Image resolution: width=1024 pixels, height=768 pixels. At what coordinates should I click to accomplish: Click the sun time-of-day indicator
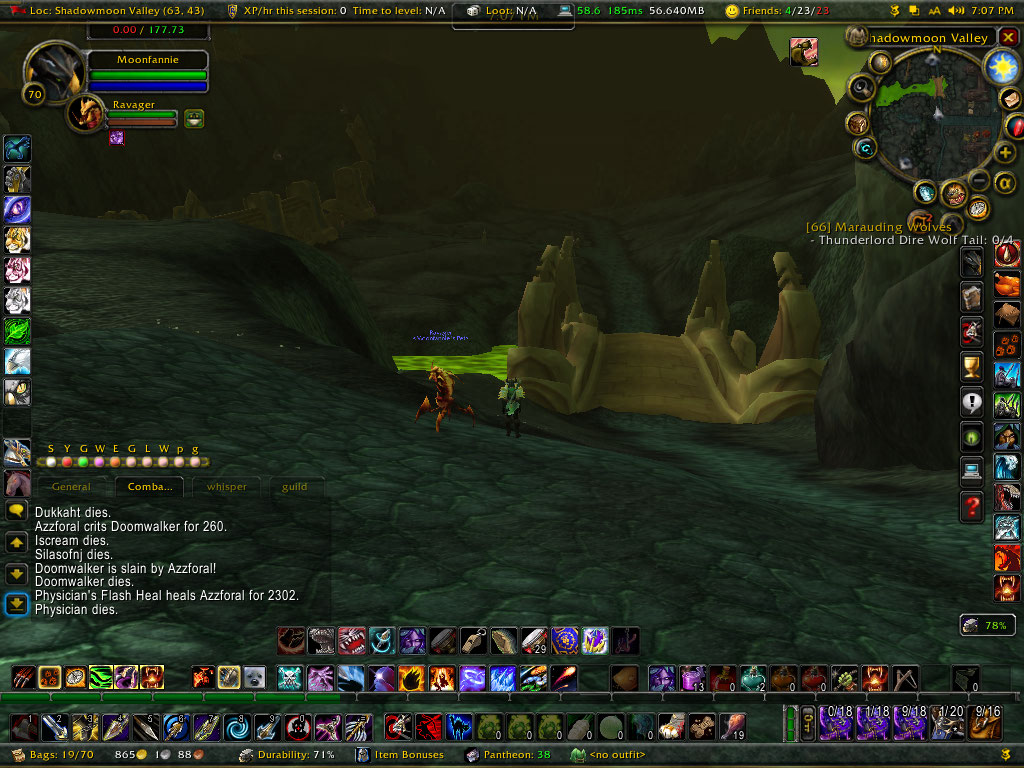999,66
